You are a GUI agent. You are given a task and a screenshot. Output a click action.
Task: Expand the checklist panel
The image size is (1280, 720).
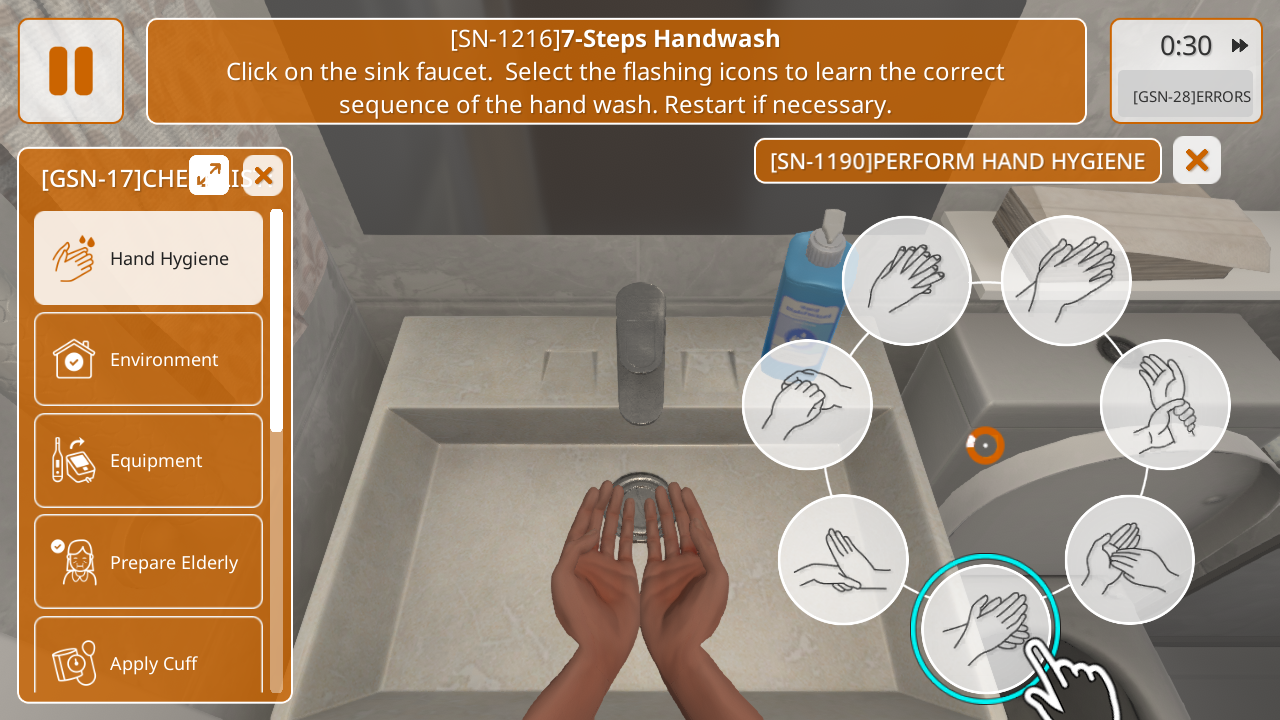(209, 175)
